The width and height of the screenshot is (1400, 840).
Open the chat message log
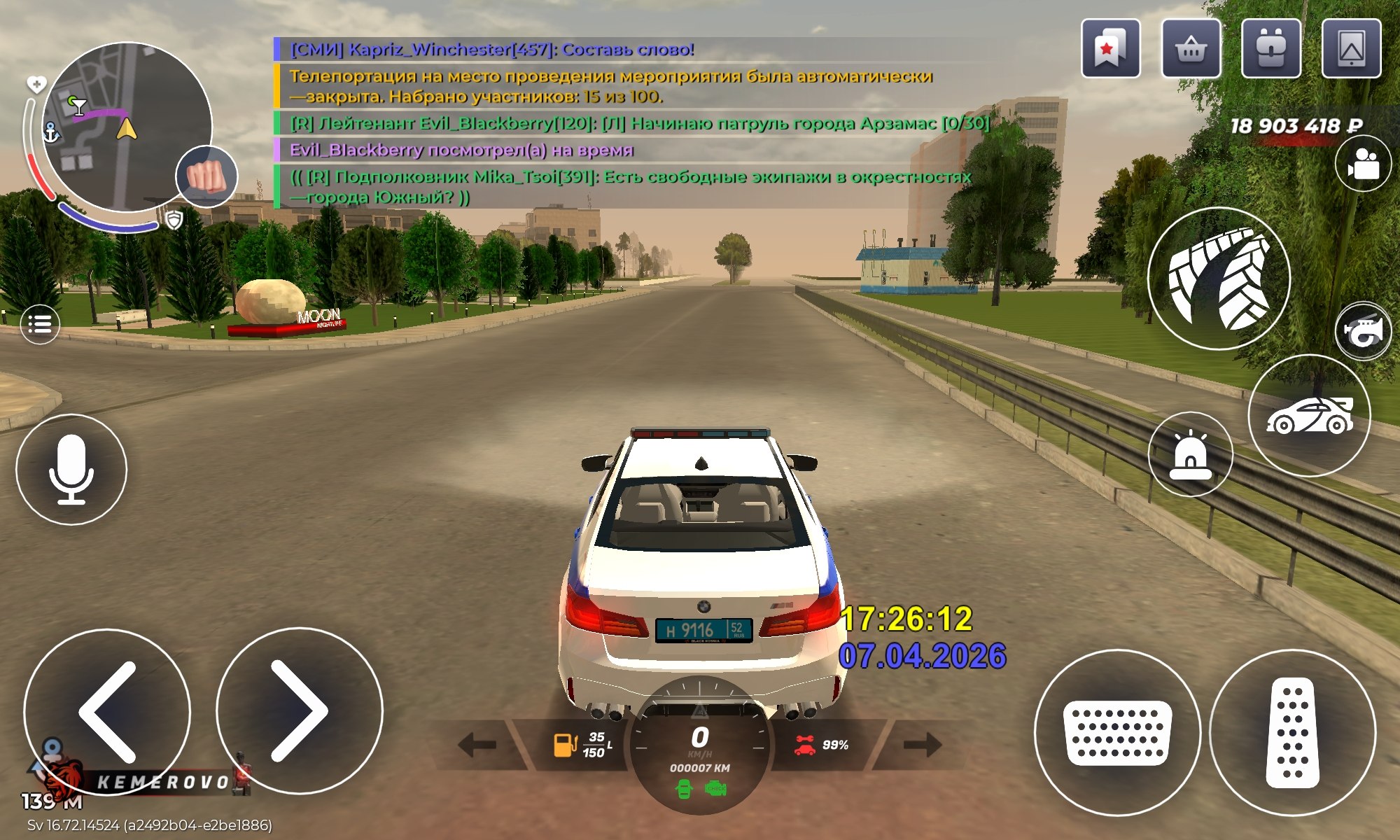pyautogui.click(x=630, y=122)
